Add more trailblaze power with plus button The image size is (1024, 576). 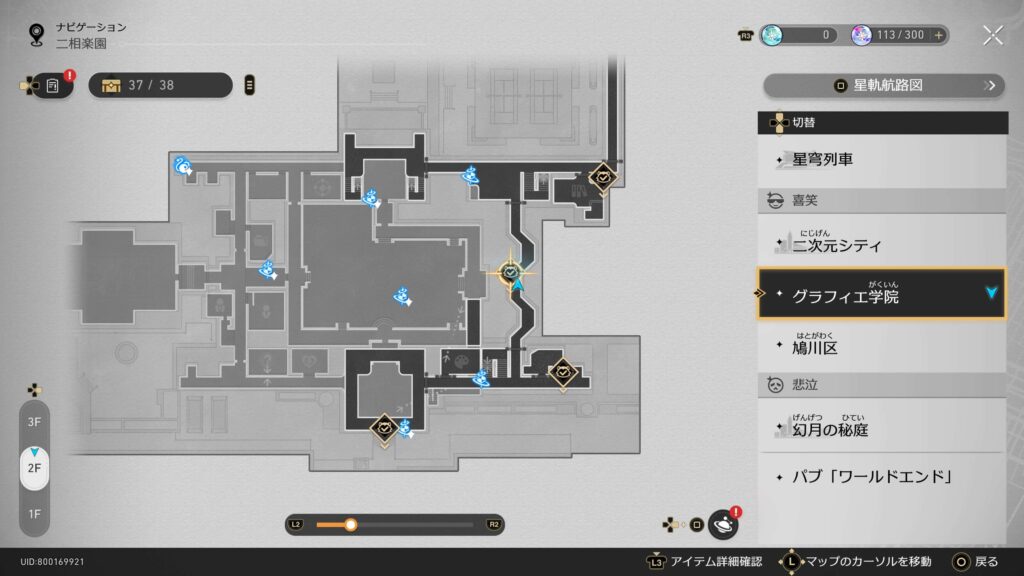coord(938,35)
